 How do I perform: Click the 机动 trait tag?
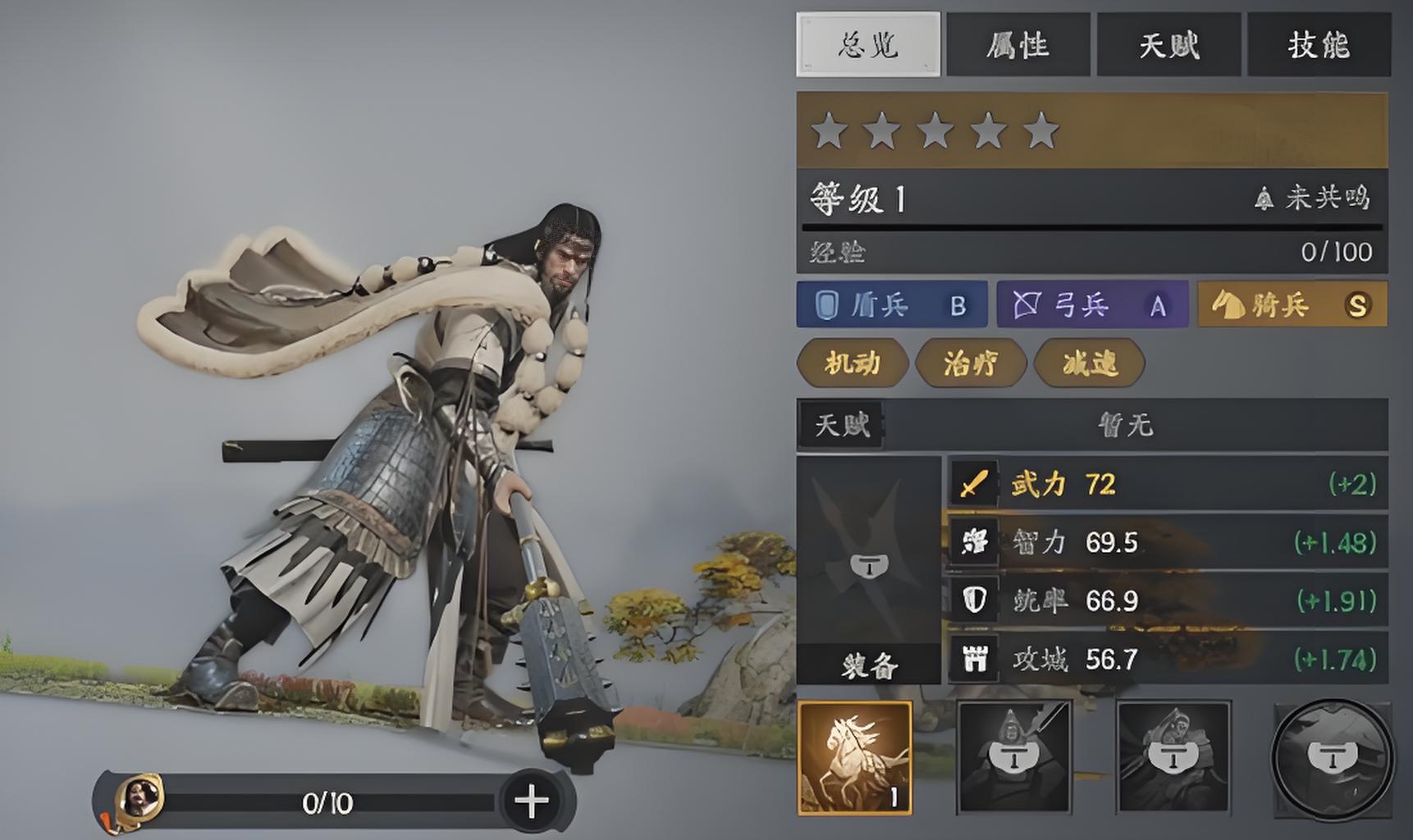[x=853, y=363]
